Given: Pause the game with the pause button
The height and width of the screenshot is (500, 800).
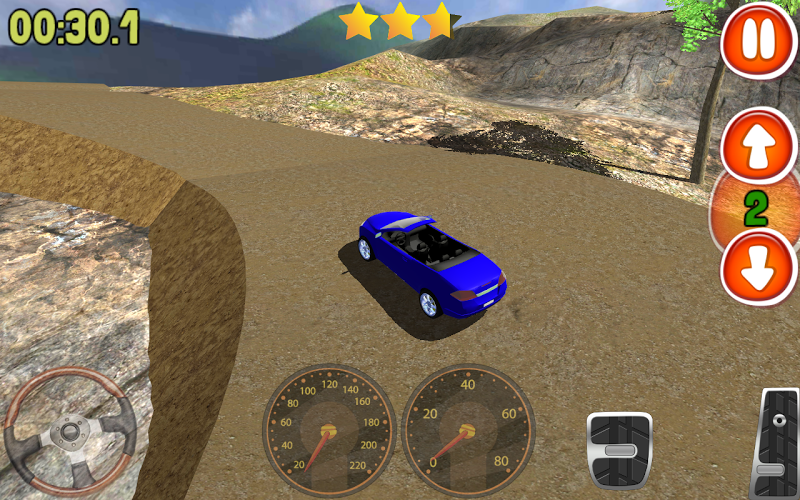Looking at the screenshot, I should coord(757,41).
